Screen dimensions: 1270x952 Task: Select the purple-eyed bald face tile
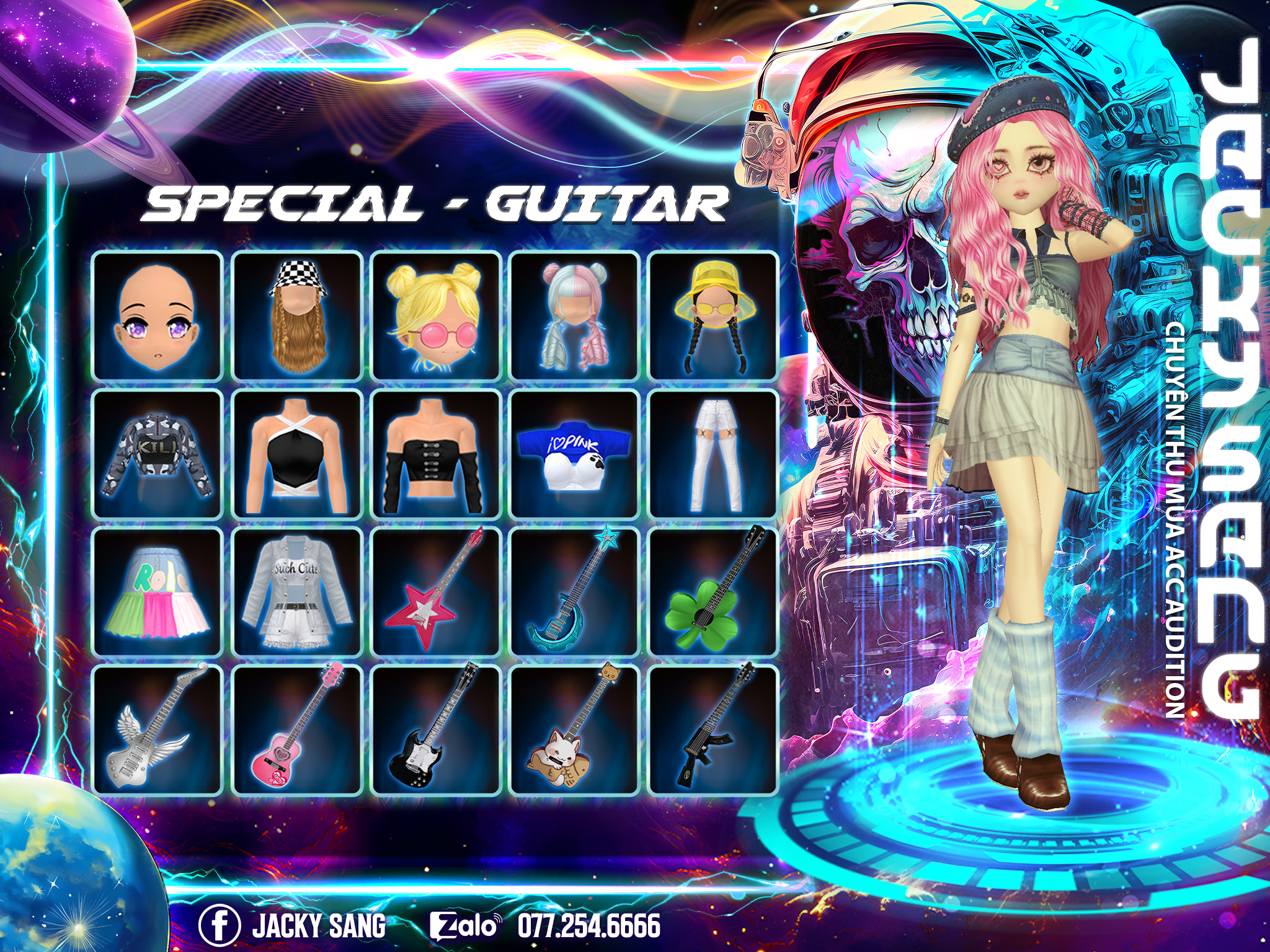click(158, 316)
